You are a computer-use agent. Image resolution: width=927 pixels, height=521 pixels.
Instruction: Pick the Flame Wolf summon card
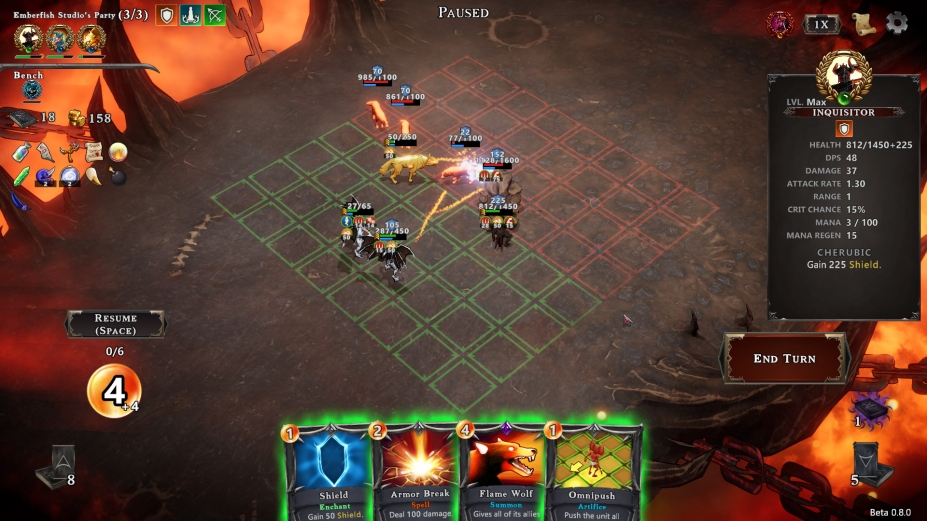pyautogui.click(x=505, y=472)
